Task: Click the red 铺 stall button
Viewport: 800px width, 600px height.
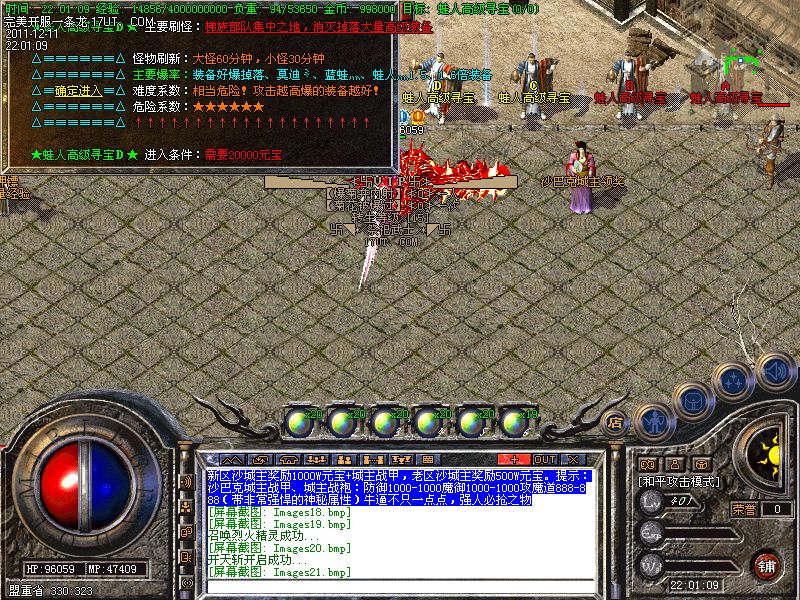Action: click(x=766, y=565)
